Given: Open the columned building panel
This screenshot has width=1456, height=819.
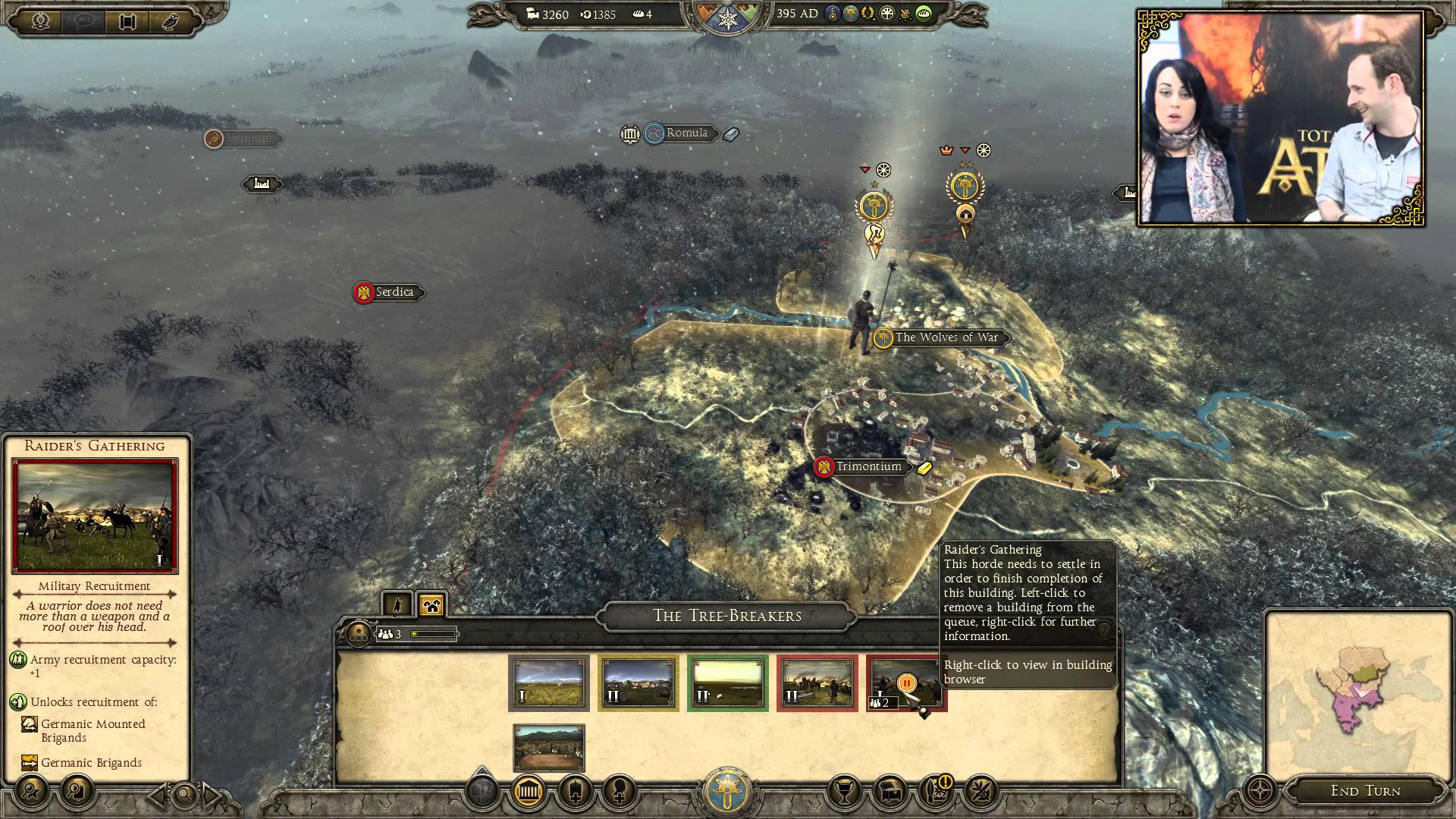Looking at the screenshot, I should [528, 792].
